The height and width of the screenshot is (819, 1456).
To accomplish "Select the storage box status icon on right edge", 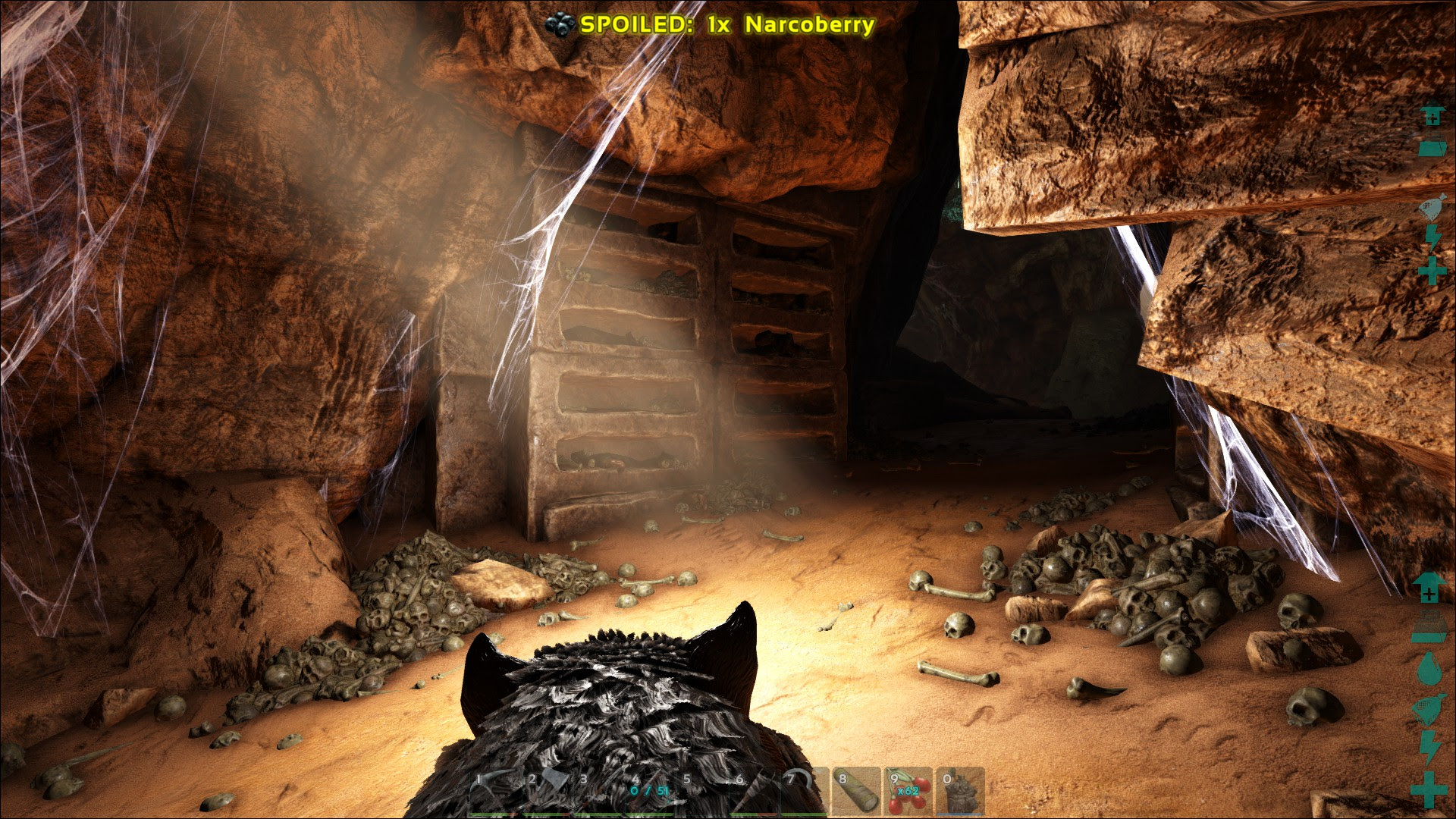I will coord(1432,146).
